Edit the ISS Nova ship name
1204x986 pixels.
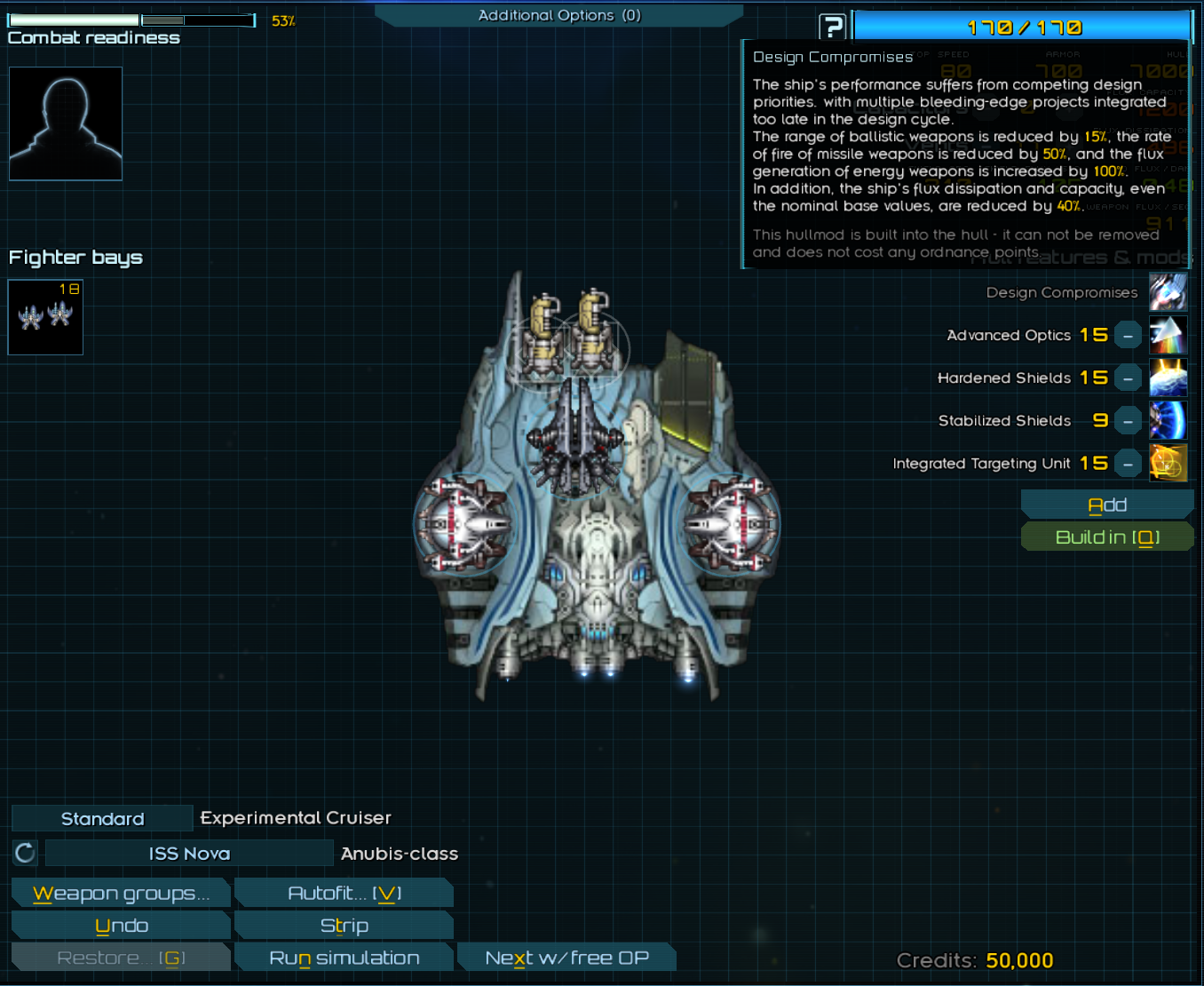click(189, 854)
